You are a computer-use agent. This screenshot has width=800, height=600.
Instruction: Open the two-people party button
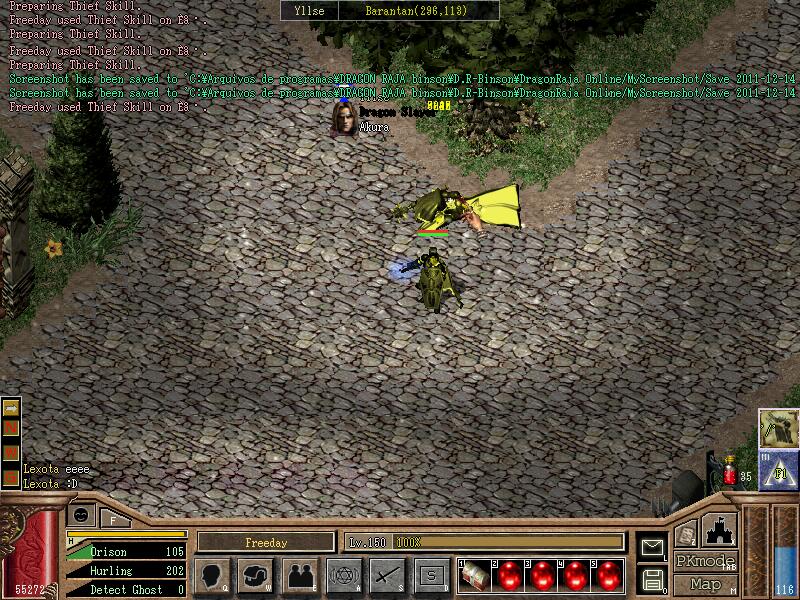300,575
